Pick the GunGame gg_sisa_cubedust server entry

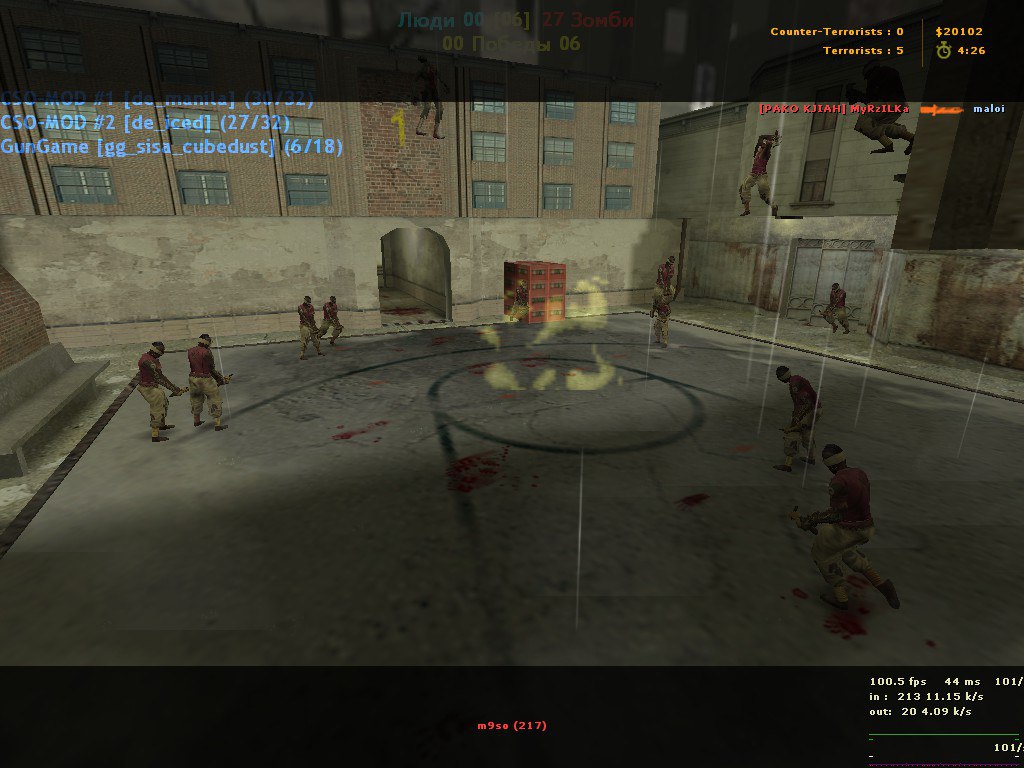coord(171,147)
